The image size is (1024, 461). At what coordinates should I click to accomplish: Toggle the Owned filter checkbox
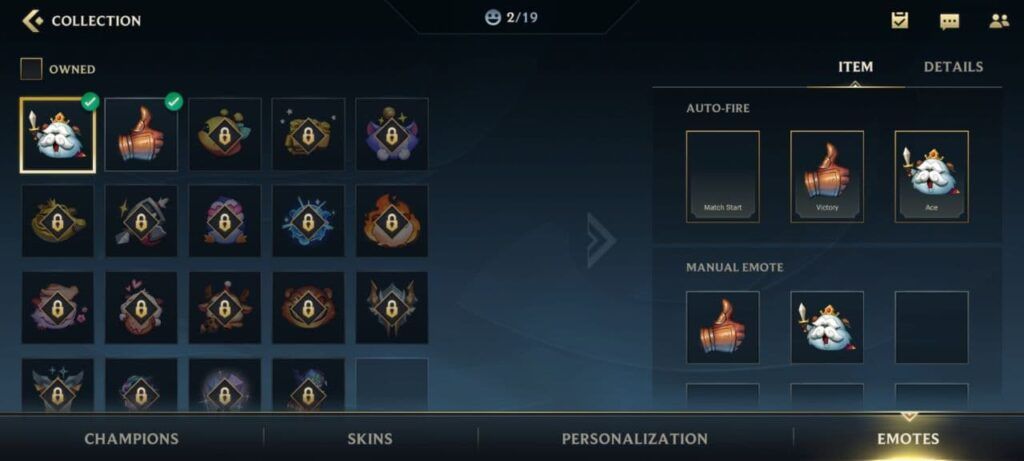[32, 69]
